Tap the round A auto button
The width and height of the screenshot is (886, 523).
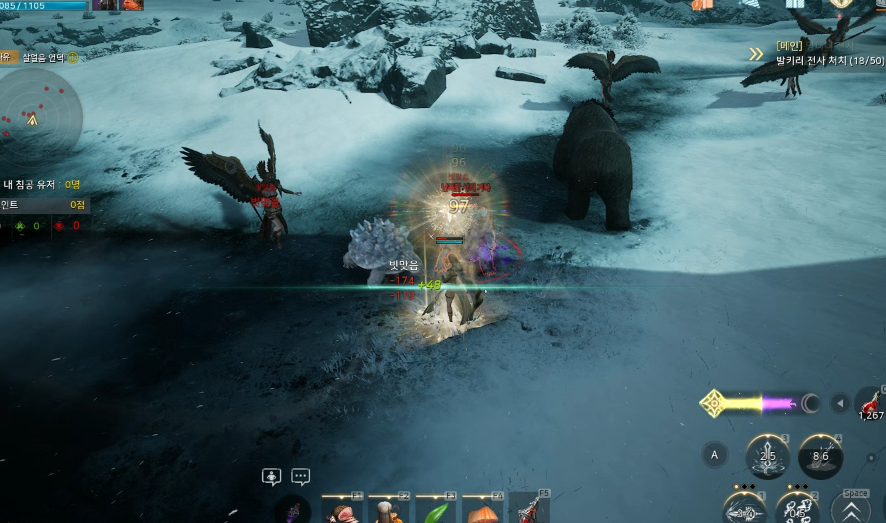pos(714,455)
